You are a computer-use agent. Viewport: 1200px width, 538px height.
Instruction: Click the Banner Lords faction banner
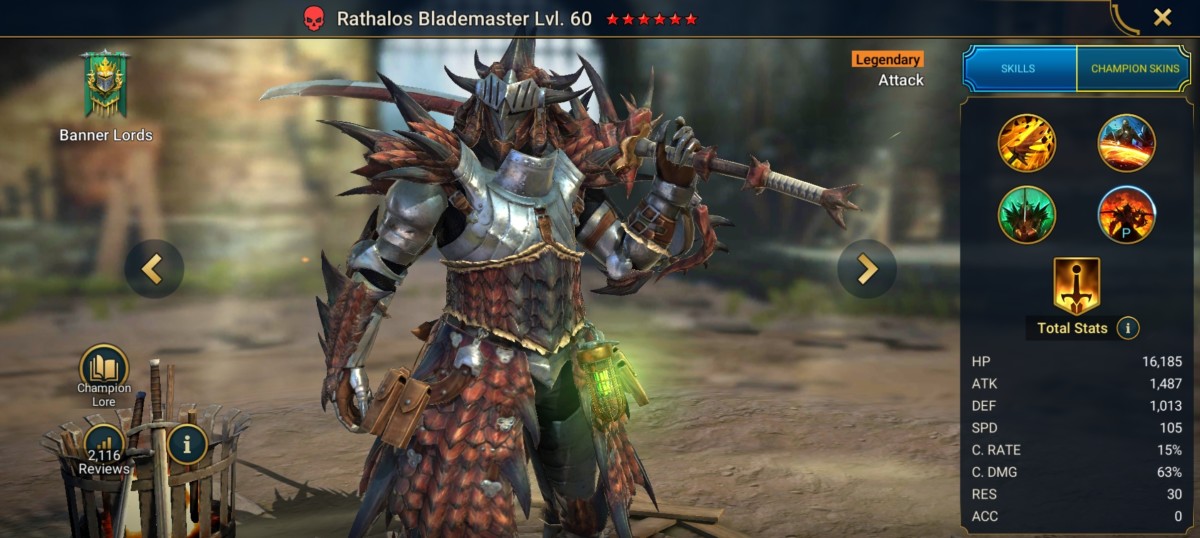105,86
